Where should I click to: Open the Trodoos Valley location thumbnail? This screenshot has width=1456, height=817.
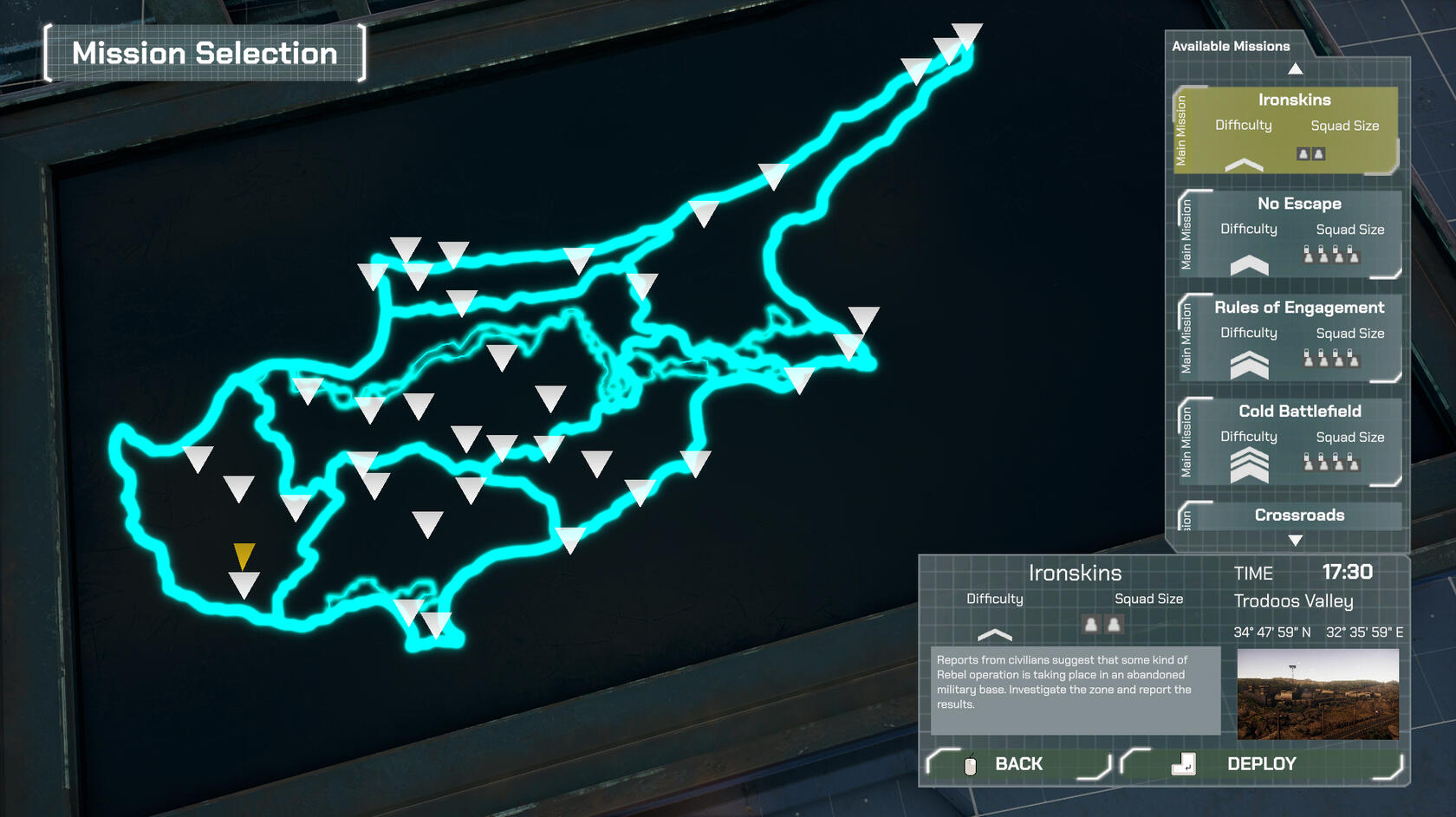tap(1317, 693)
